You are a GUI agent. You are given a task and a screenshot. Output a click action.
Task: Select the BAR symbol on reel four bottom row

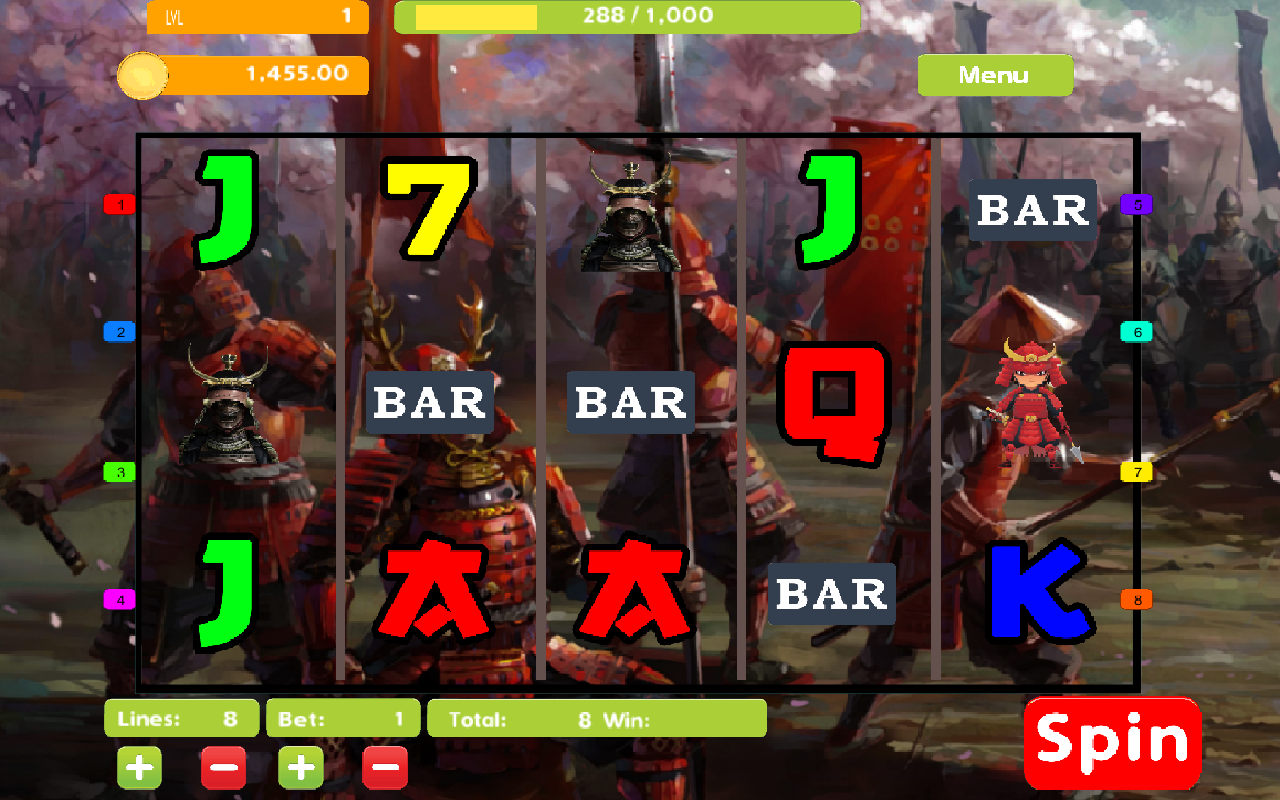pos(831,593)
